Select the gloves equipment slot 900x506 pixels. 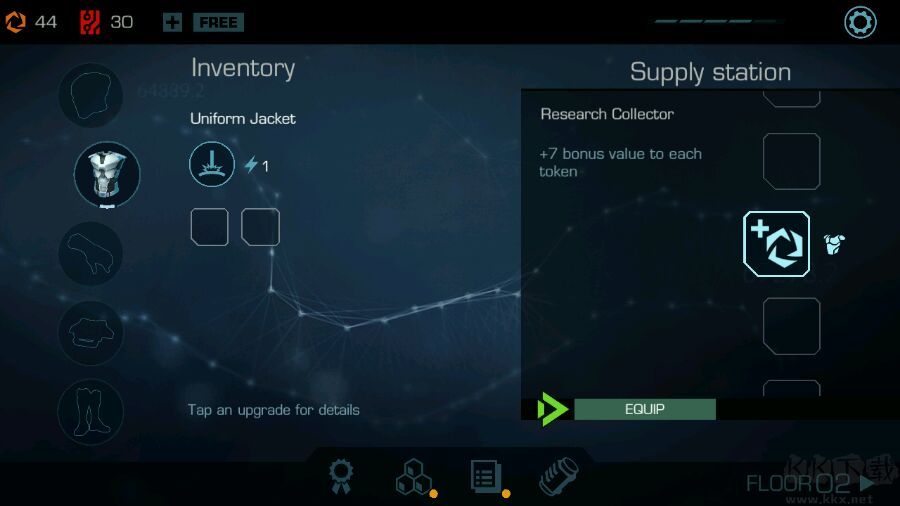91,253
